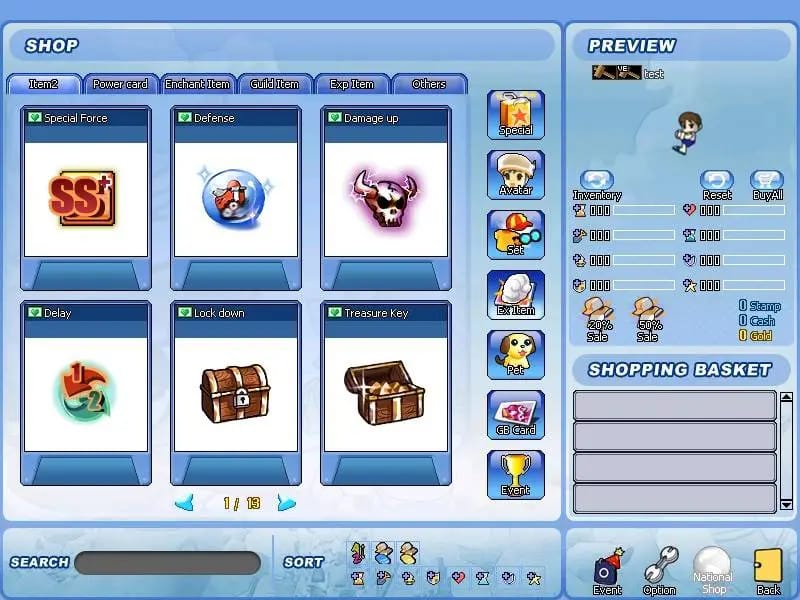
Task: Switch to the Others tab
Action: 429,84
